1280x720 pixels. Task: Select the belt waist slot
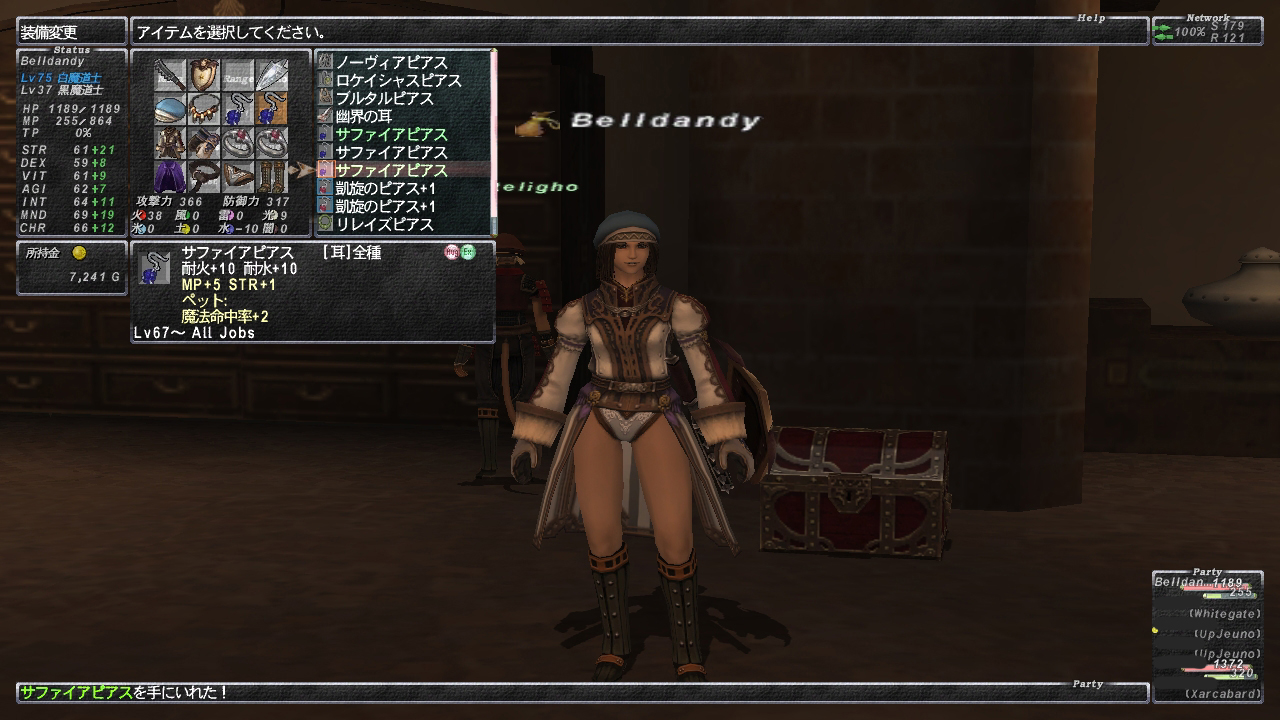[x=204, y=177]
